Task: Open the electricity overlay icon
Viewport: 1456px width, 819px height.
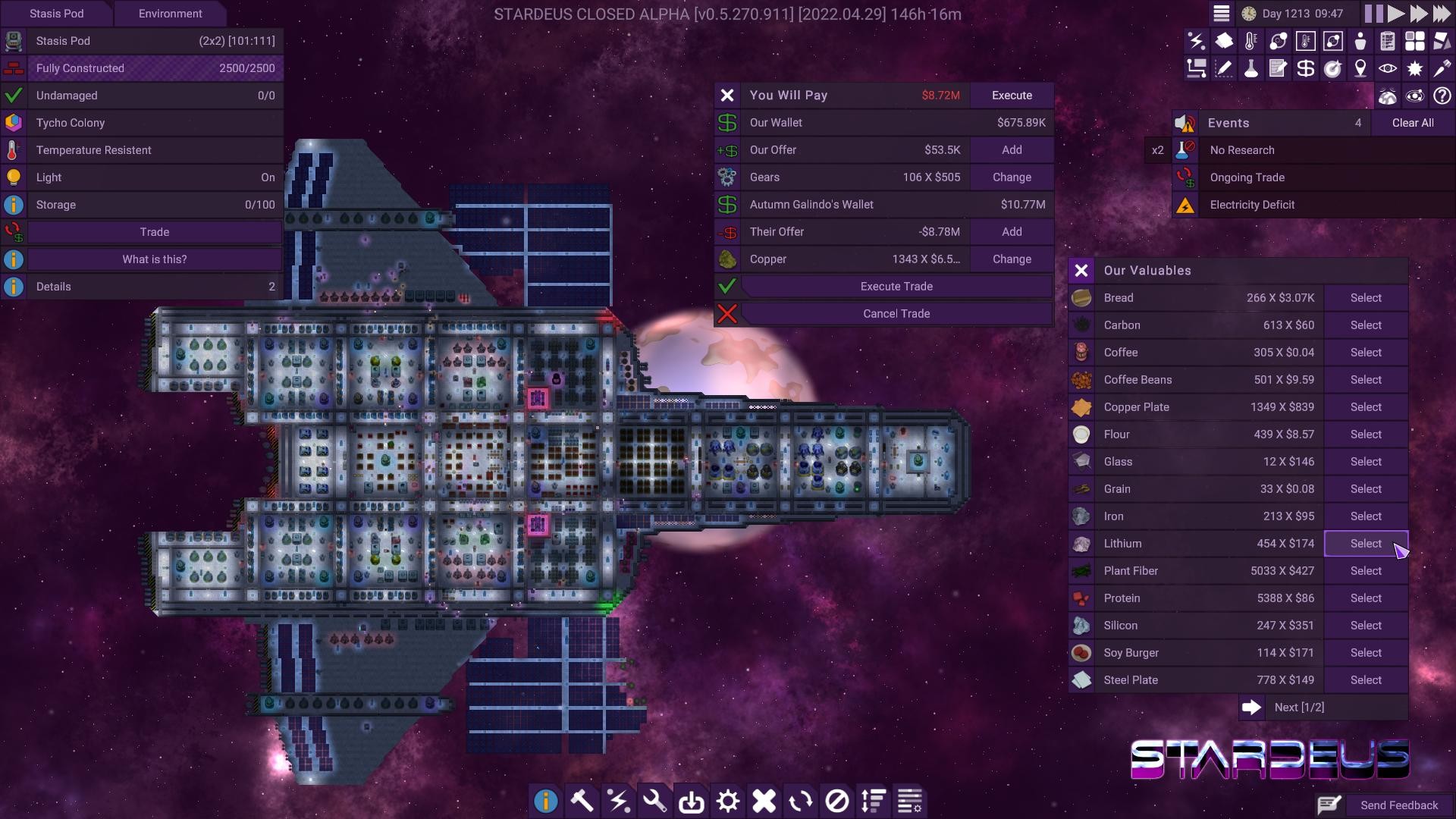Action: pos(1197,41)
